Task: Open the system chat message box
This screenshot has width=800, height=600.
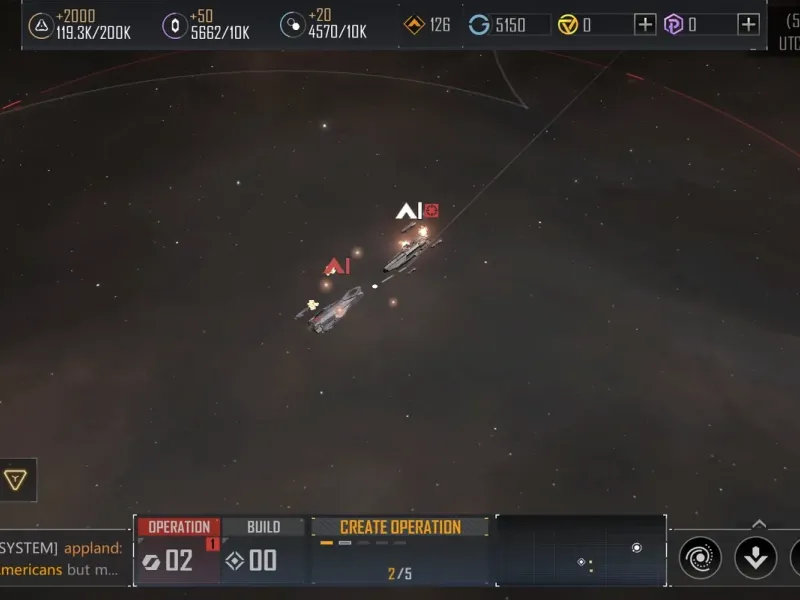Action: tap(62, 559)
